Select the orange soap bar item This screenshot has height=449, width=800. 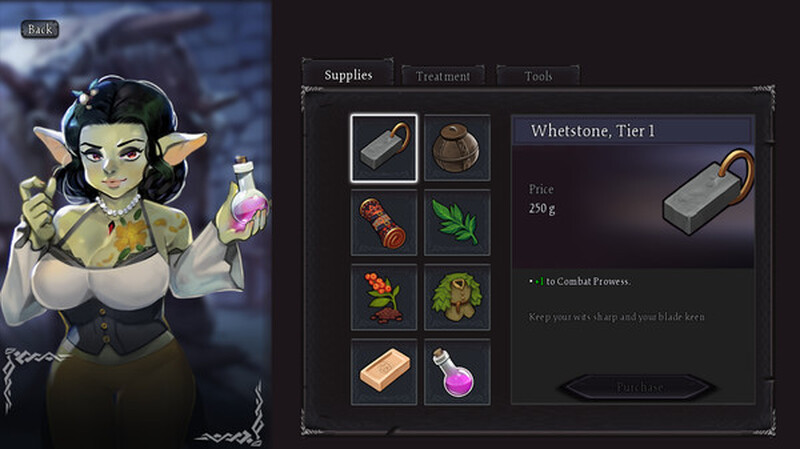383,371
